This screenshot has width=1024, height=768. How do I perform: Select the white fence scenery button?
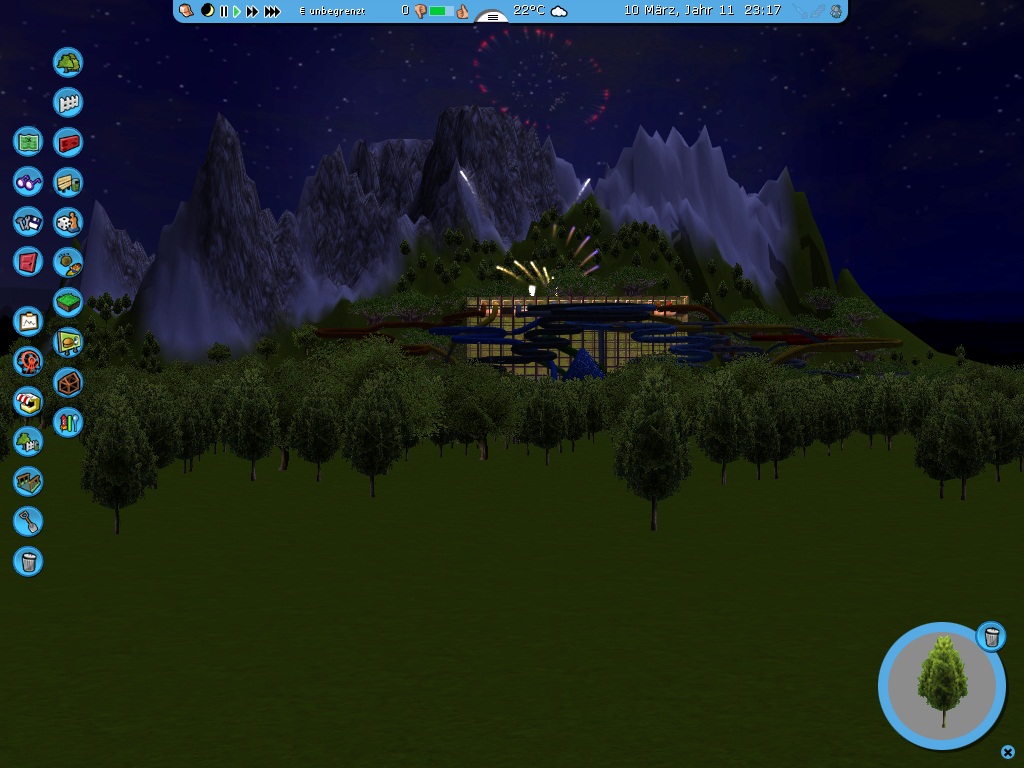68,103
